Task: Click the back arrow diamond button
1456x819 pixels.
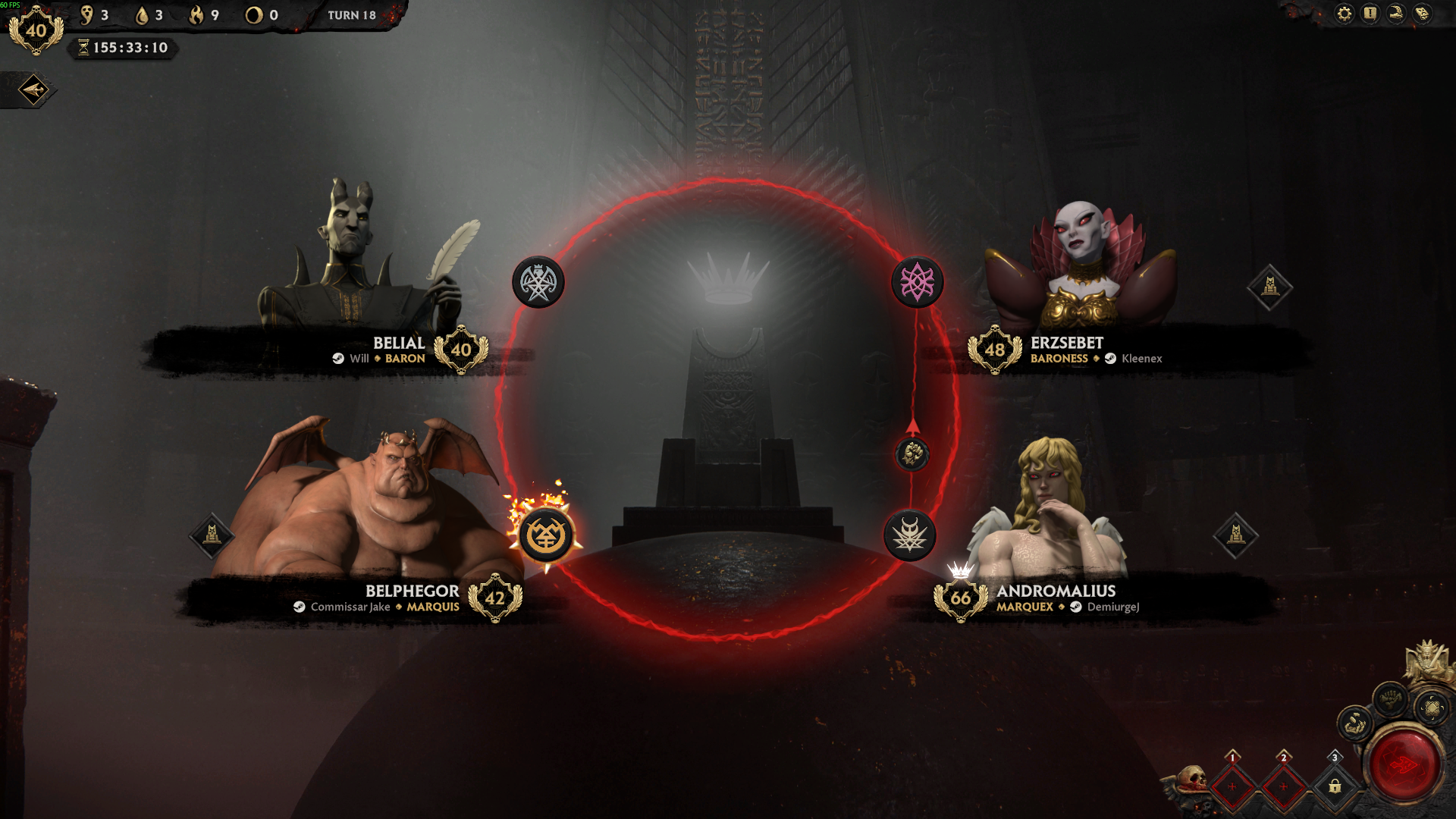Action: [x=33, y=90]
